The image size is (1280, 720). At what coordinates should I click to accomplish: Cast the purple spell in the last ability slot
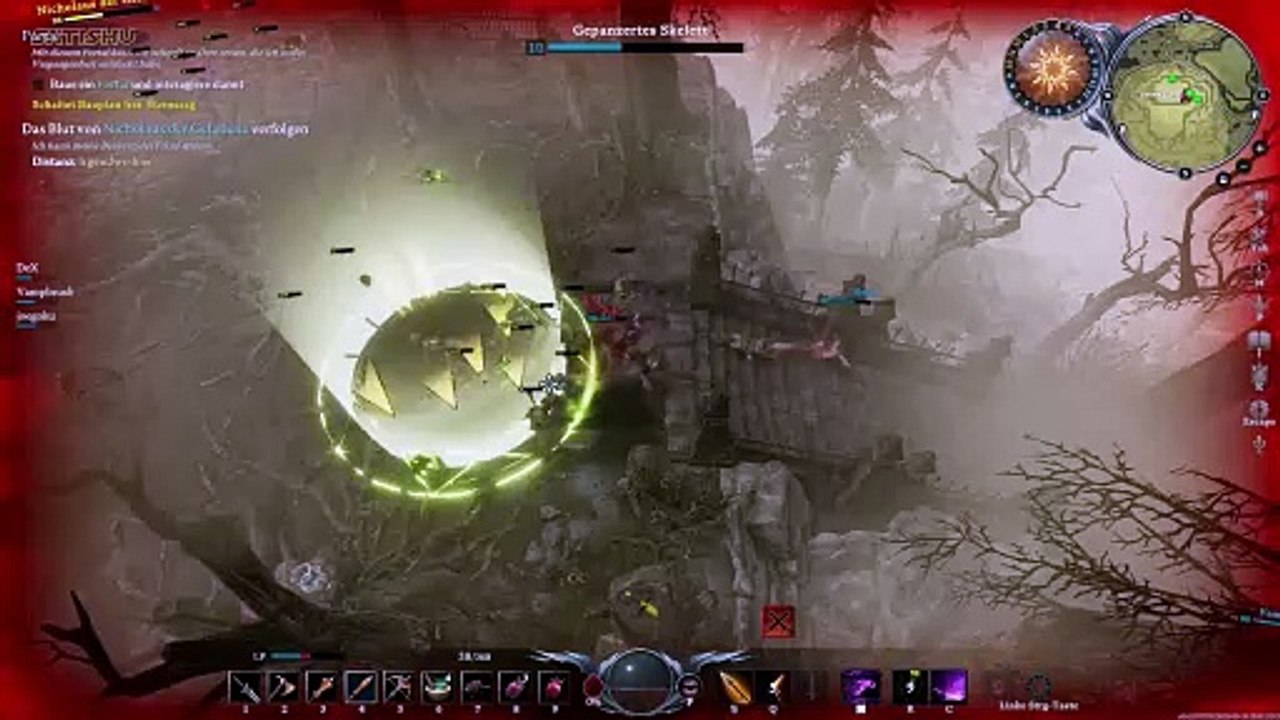948,687
